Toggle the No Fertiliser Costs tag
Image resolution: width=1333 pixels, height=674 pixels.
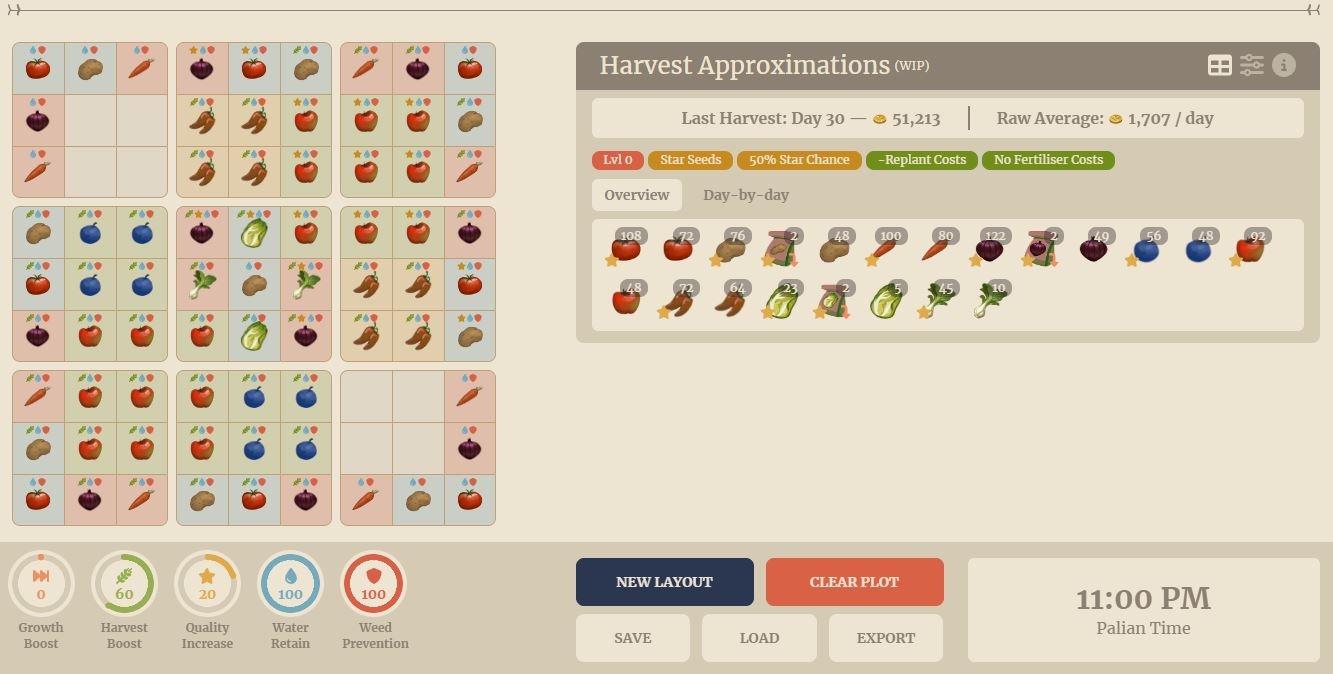(1048, 160)
